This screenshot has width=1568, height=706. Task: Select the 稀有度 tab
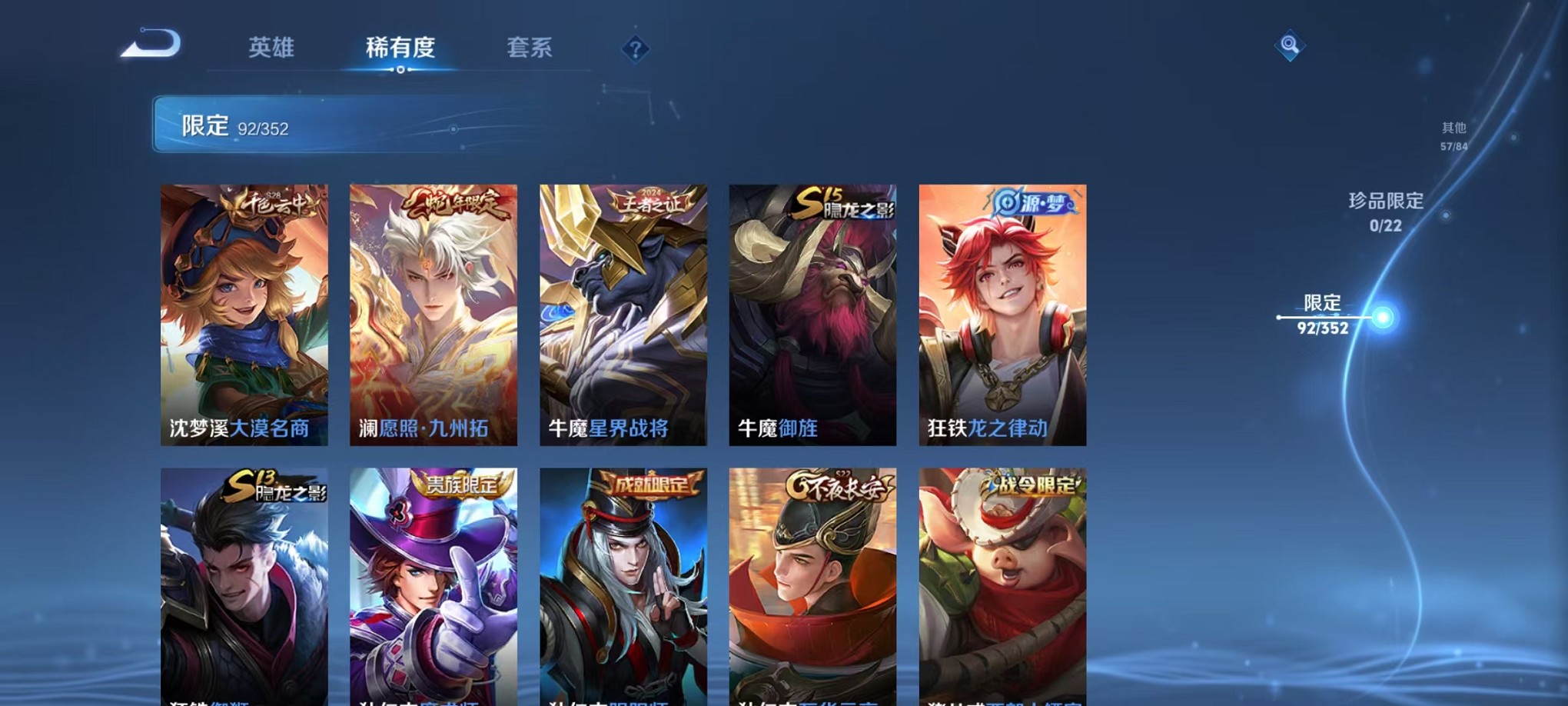[400, 48]
